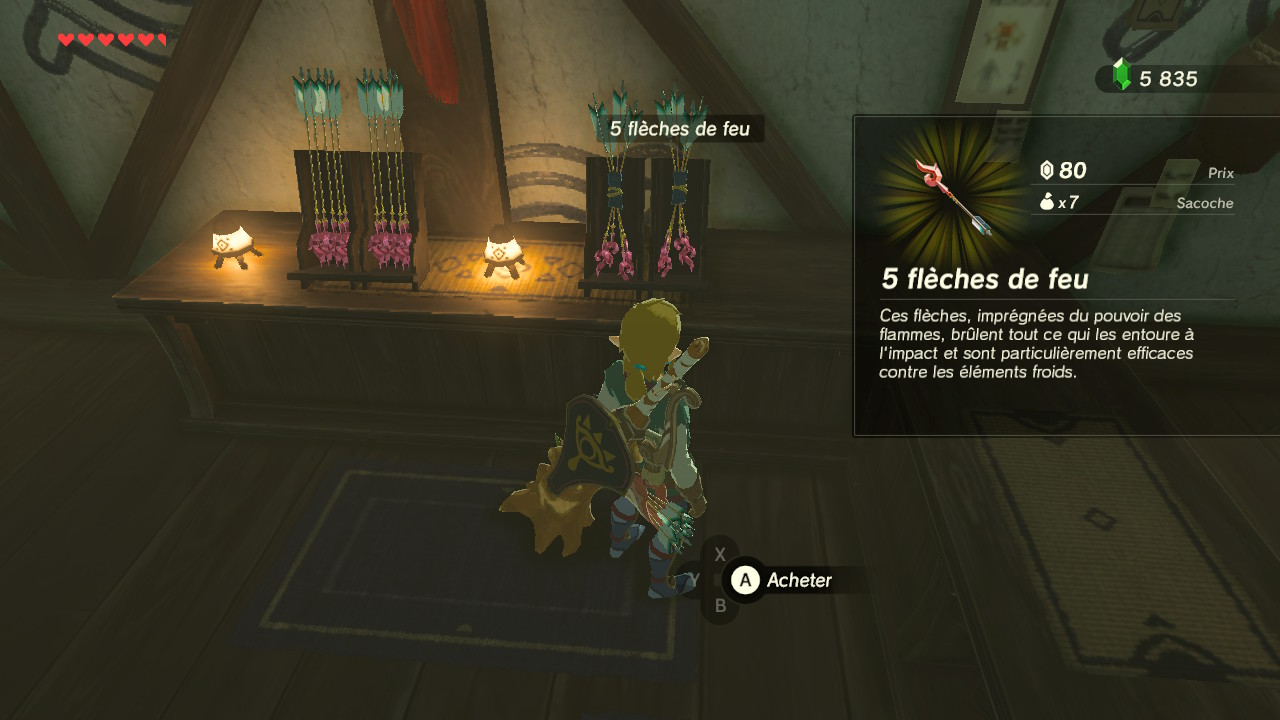The width and height of the screenshot is (1280, 720).
Task: Expand the 5 flèches de feu floating label
Action: 680,128
